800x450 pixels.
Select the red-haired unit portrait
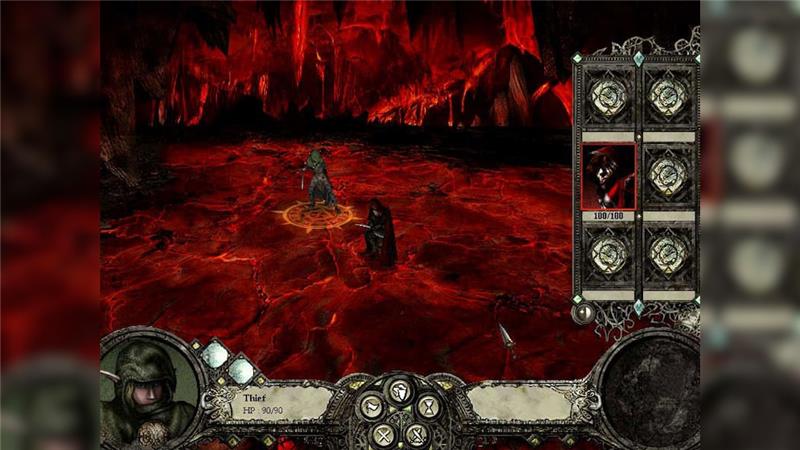tap(608, 175)
